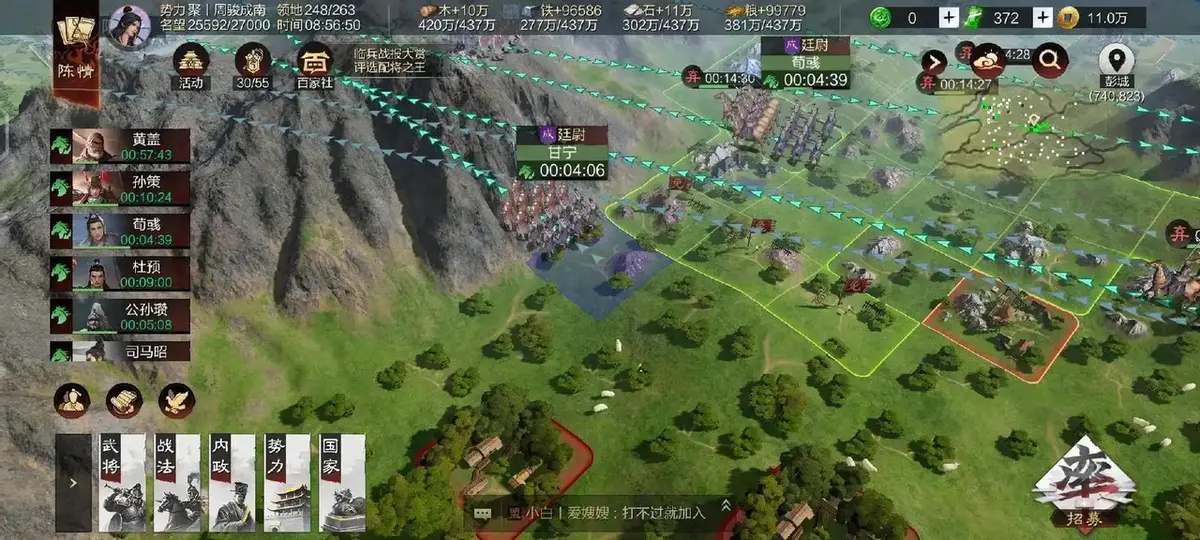Choose 杜预 from the army list
1200x540 pixels.
[121, 274]
